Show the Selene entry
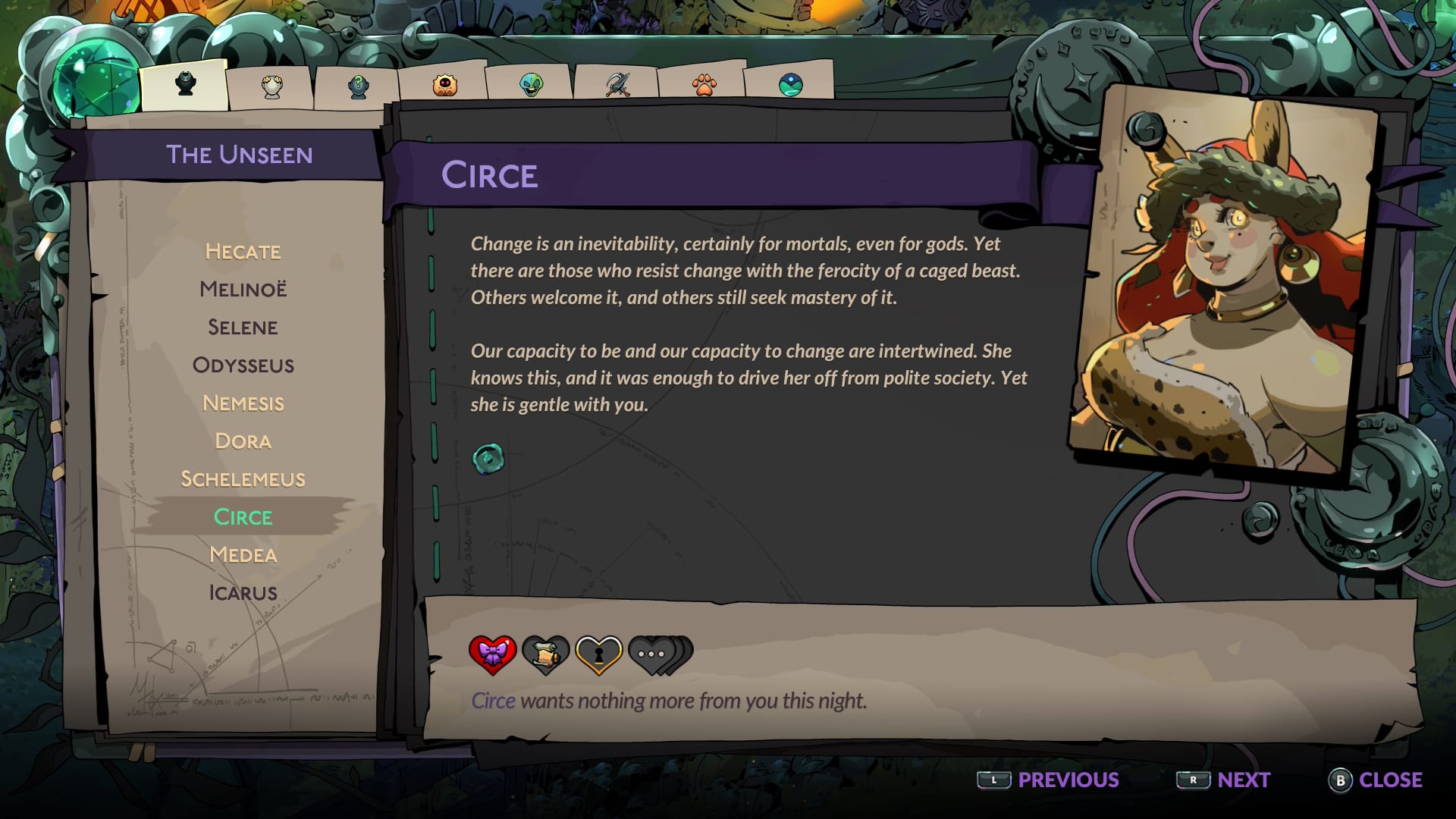 tap(243, 328)
